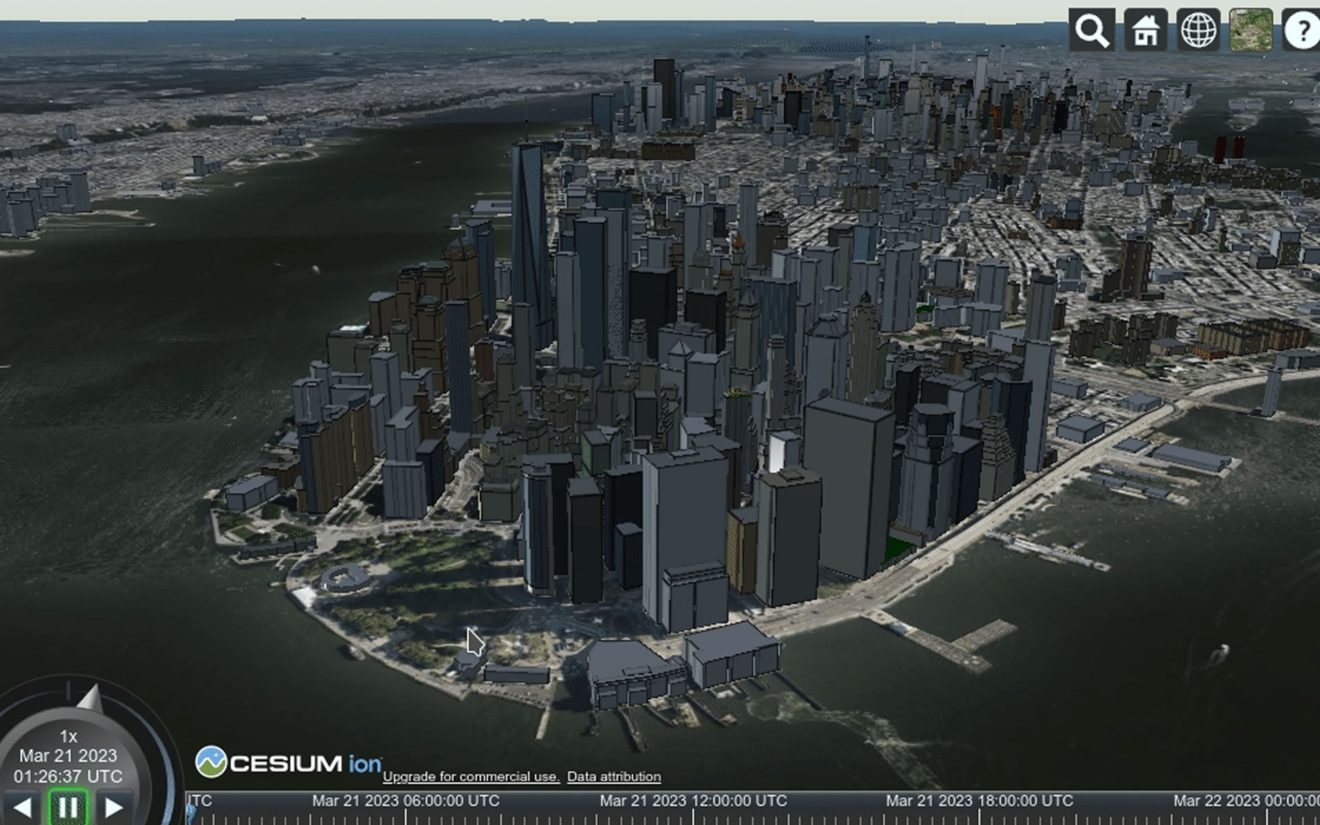1320x825 pixels.
Task: Expand the satellite basemap selection thumbnail
Action: click(x=1250, y=30)
